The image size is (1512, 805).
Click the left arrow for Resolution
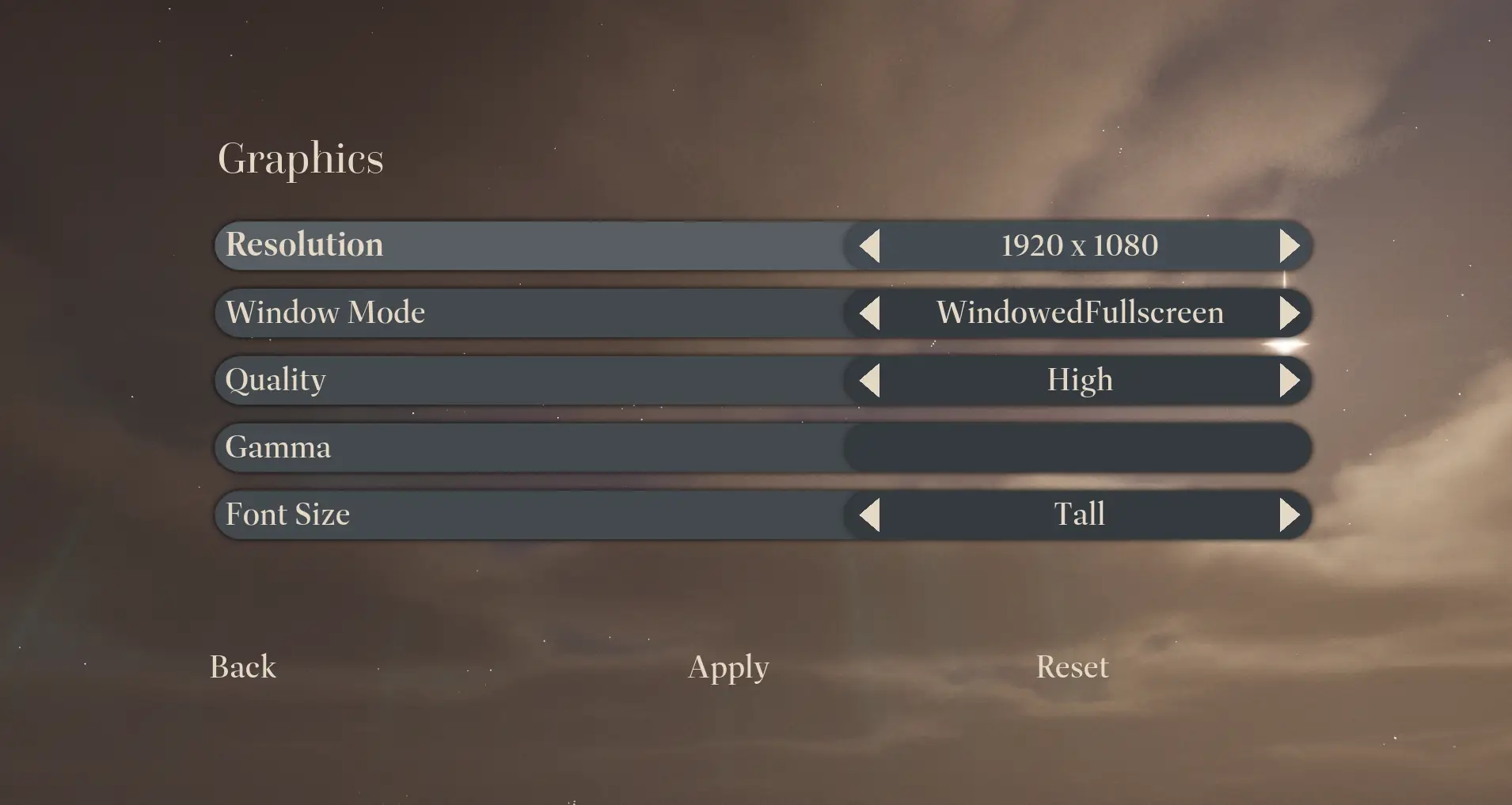(870, 246)
